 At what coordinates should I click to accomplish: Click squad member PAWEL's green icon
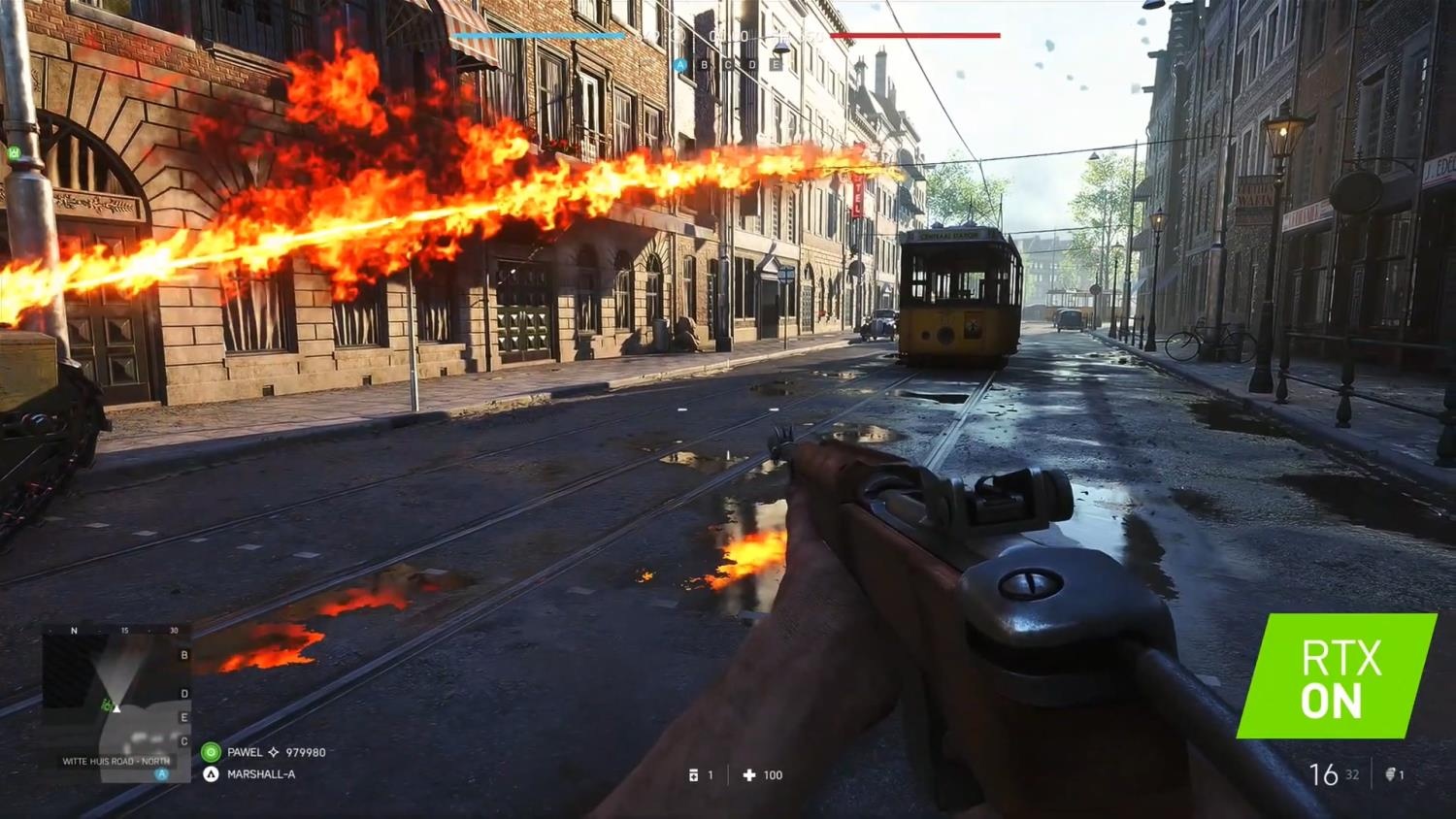pos(211,752)
